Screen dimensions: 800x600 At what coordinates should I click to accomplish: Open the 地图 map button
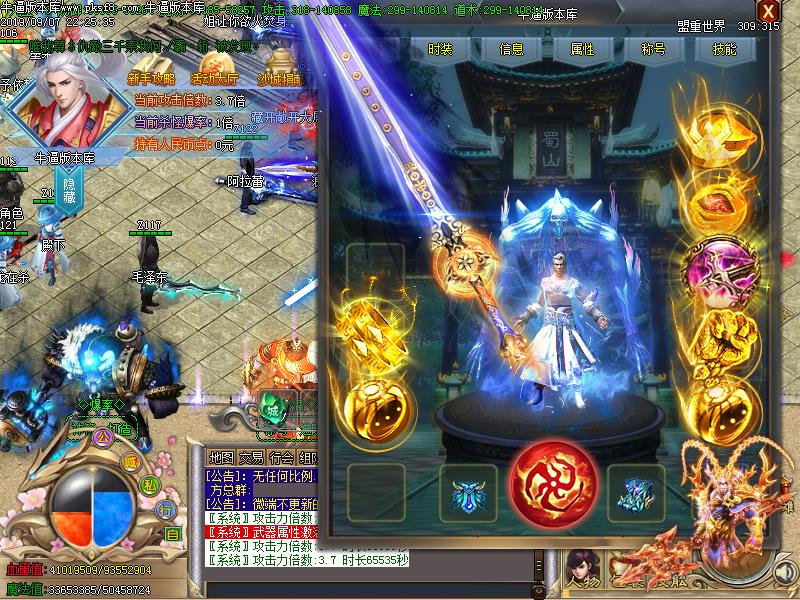point(220,457)
